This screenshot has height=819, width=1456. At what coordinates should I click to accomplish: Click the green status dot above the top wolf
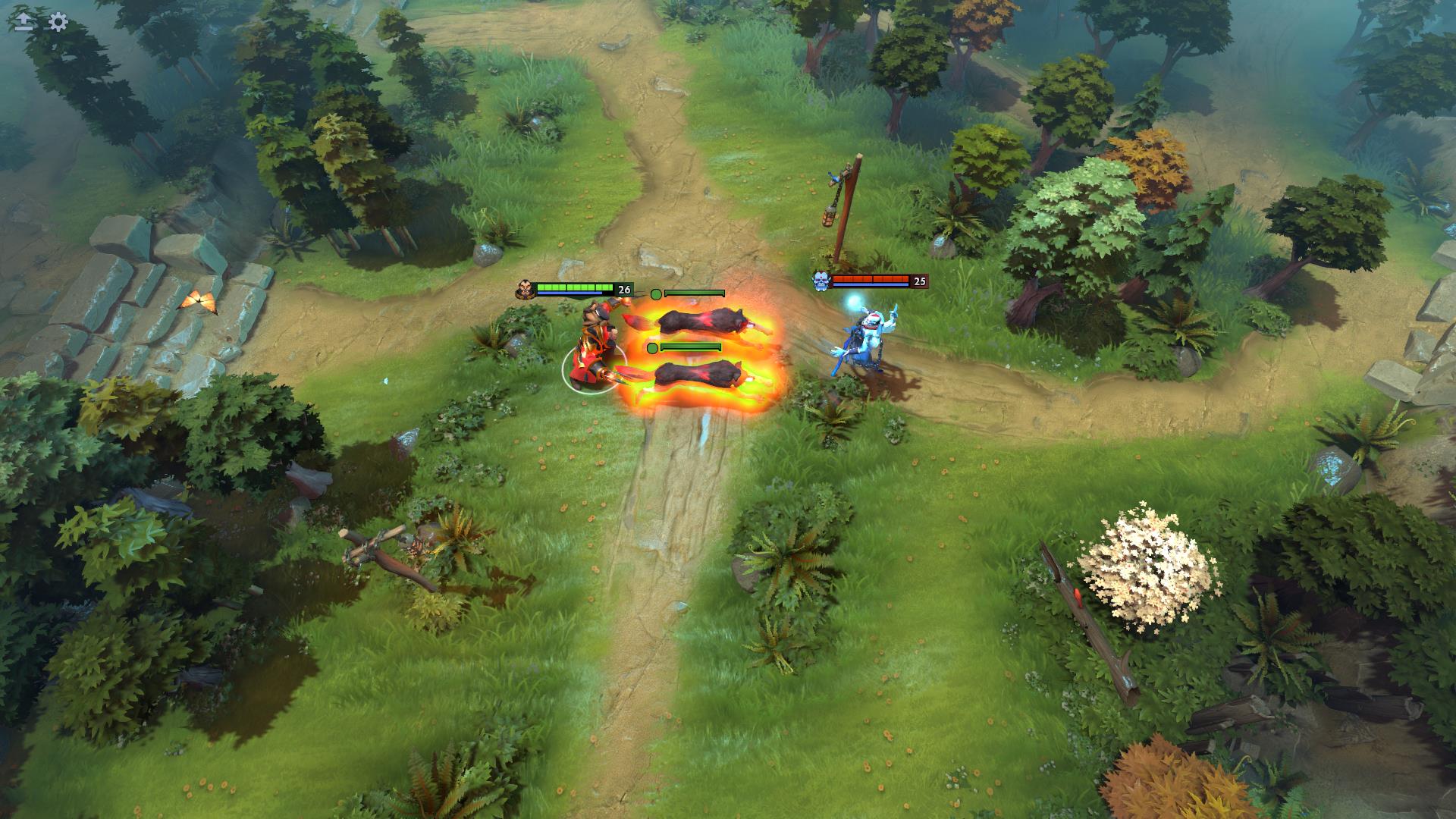click(x=655, y=294)
